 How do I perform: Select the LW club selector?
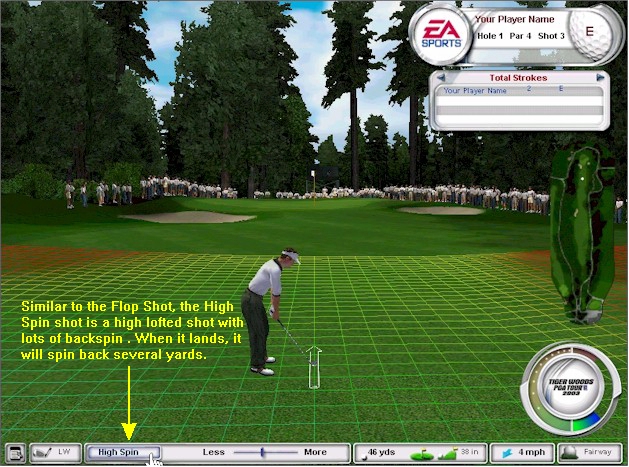[56, 453]
